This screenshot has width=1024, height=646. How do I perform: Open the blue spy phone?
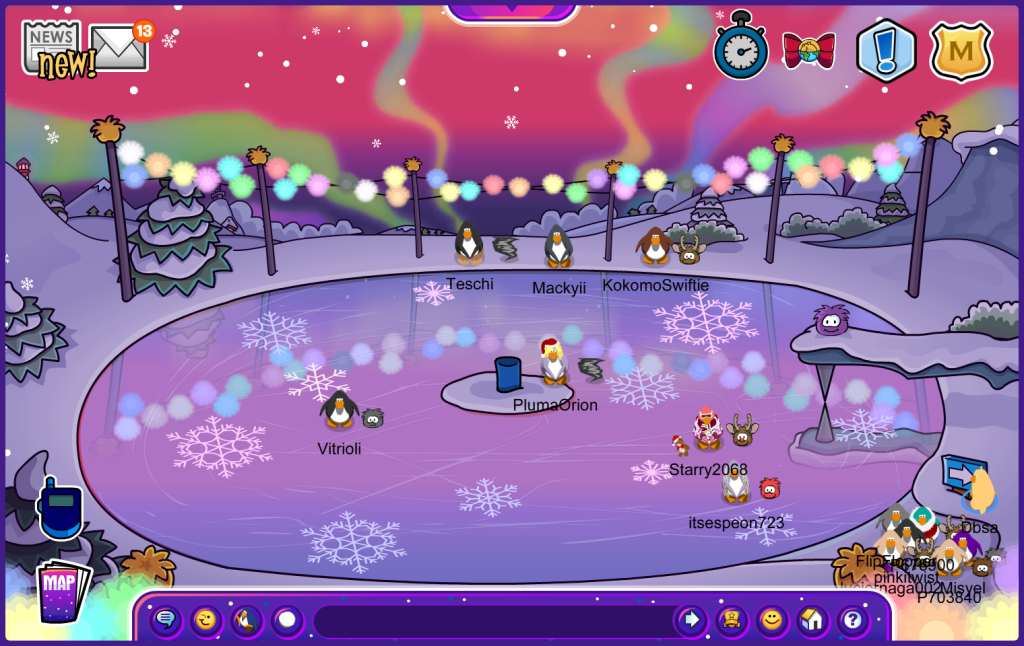58,508
